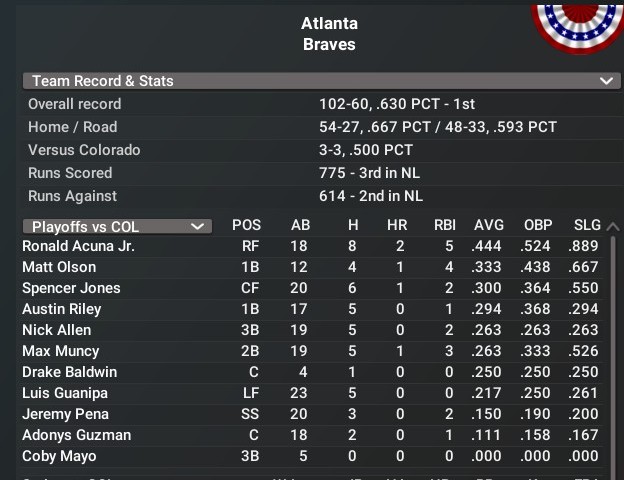Viewport: 624px width, 480px height.
Task: Open Luis Guanipa's profile
Action: click(64, 393)
